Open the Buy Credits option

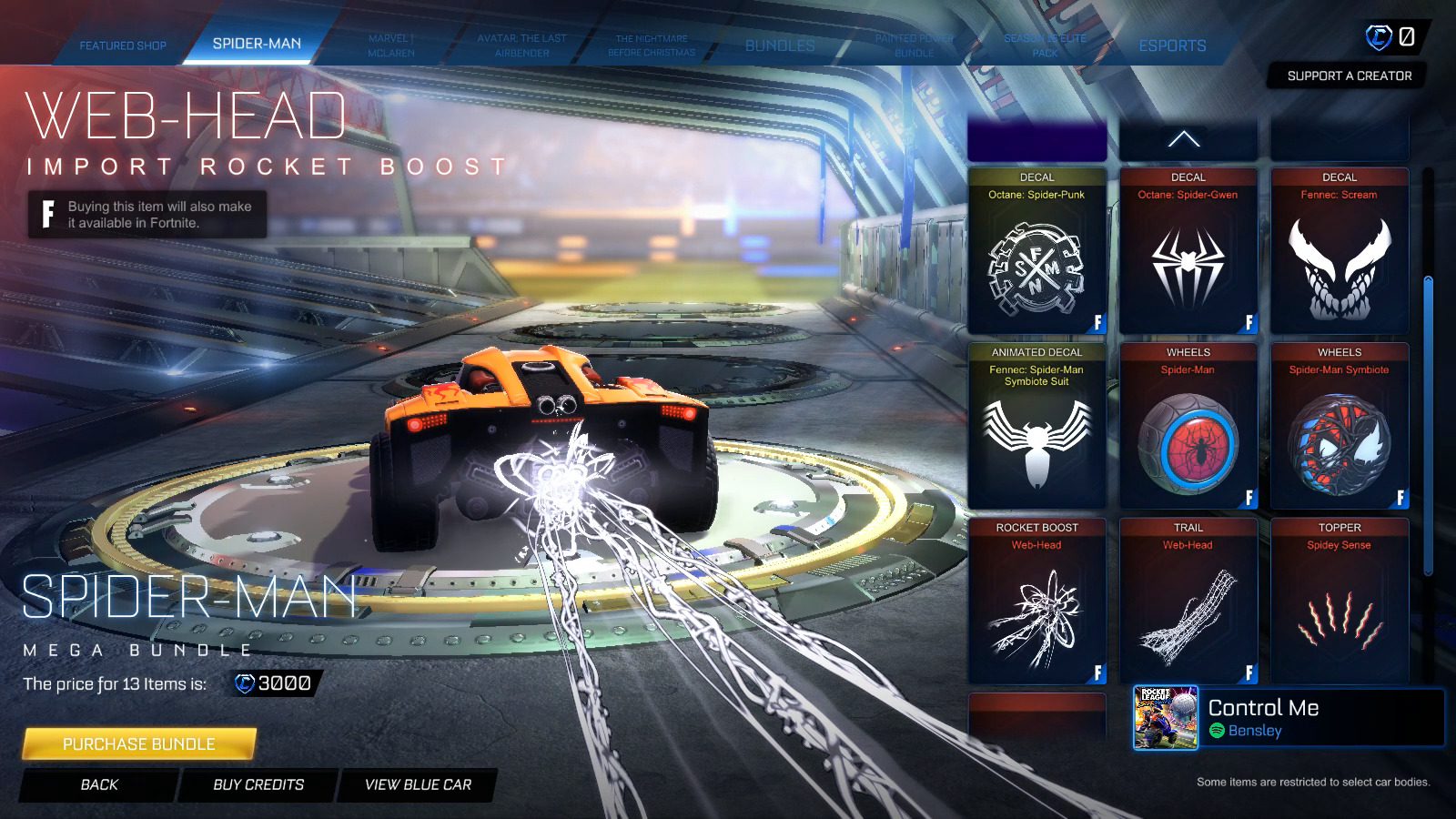tap(258, 784)
